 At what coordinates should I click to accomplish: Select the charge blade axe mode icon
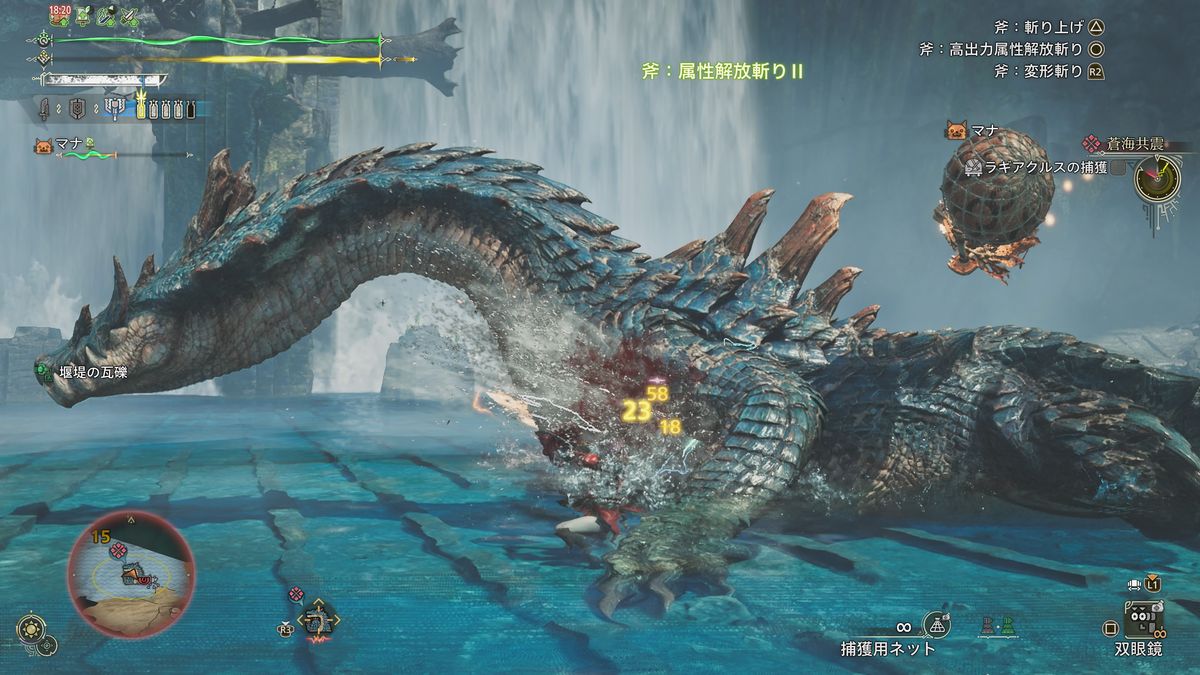[x=116, y=108]
